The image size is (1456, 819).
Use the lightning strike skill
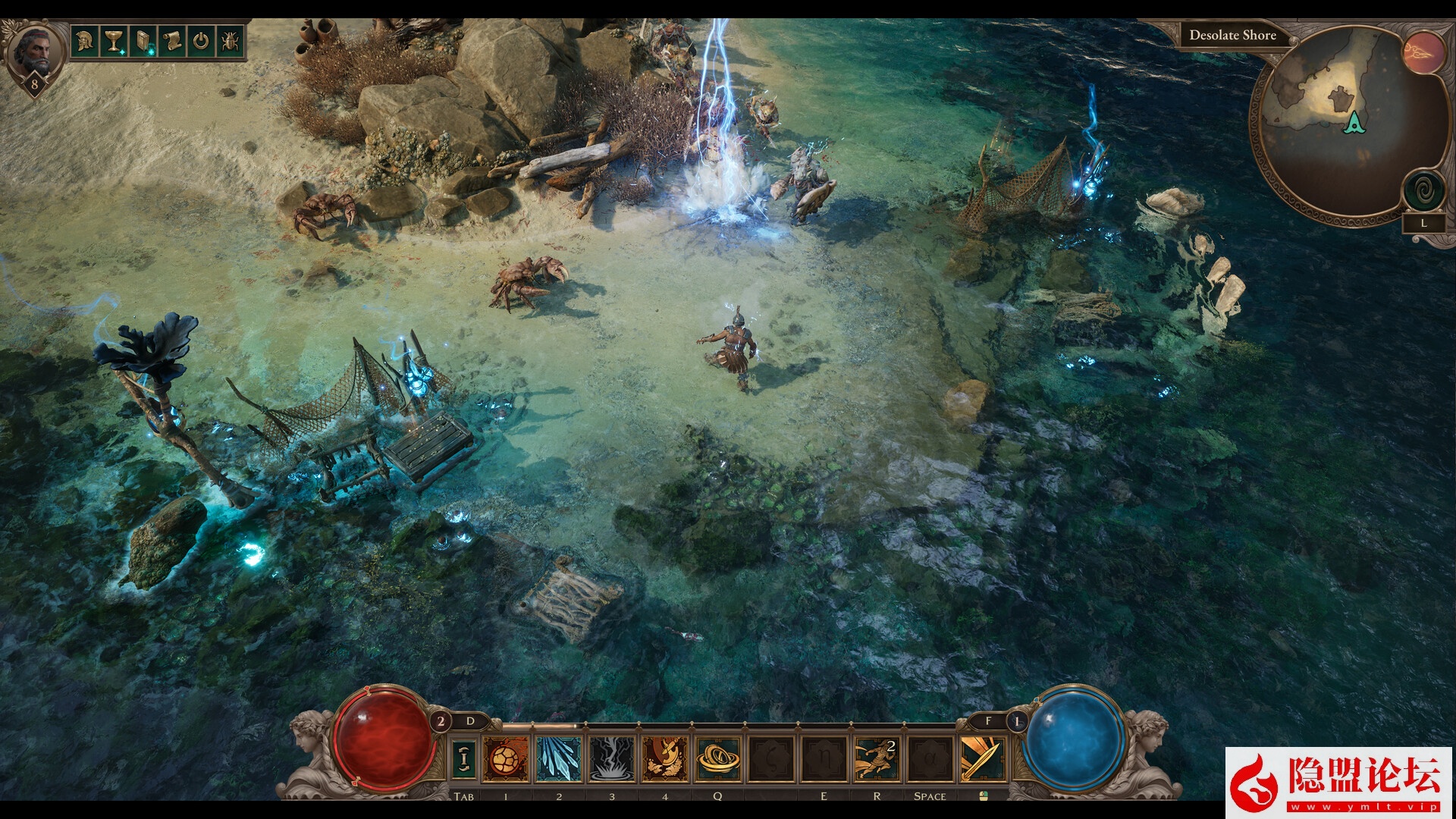611,759
